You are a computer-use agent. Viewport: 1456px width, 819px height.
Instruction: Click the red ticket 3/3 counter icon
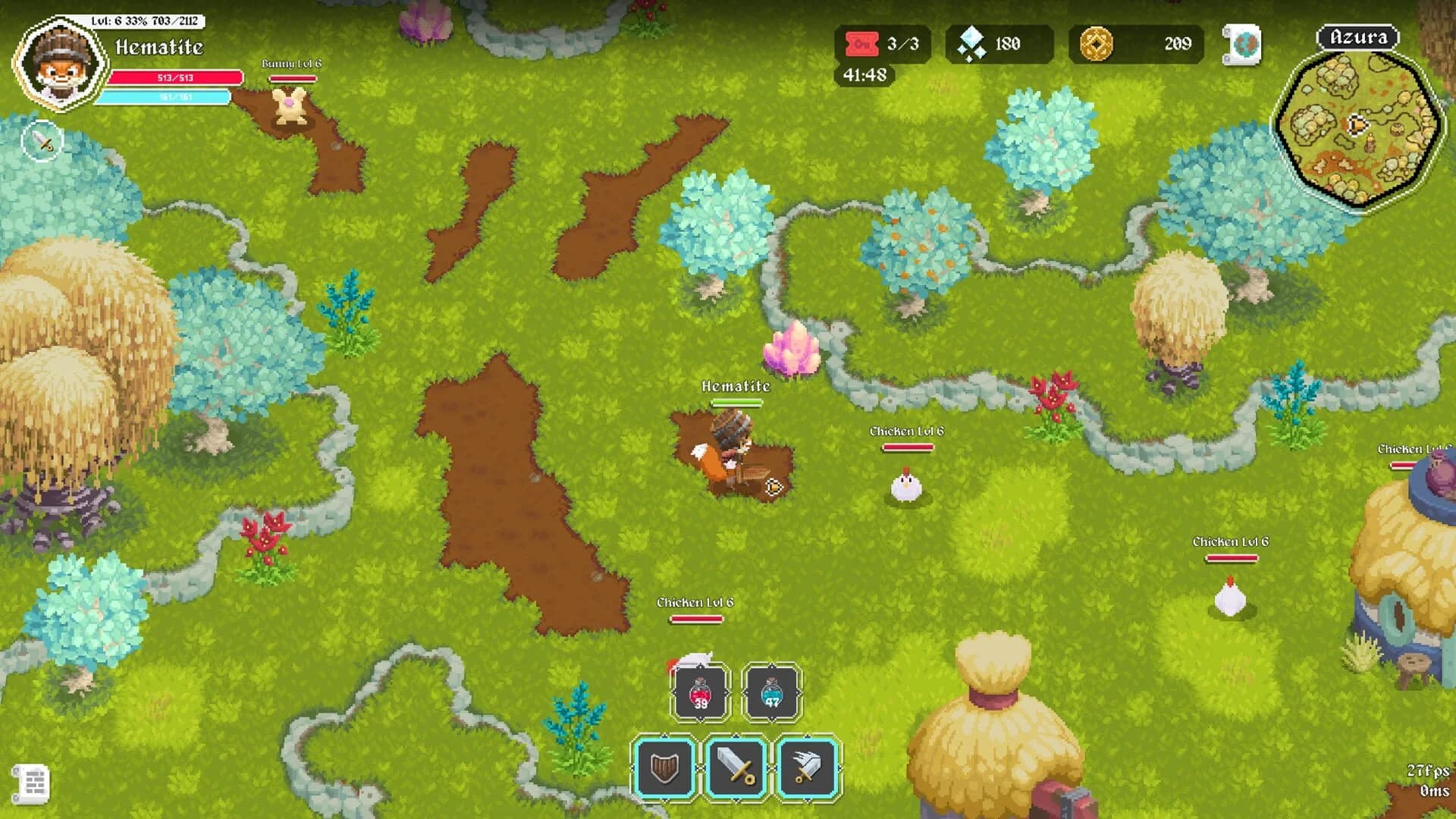[x=861, y=43]
